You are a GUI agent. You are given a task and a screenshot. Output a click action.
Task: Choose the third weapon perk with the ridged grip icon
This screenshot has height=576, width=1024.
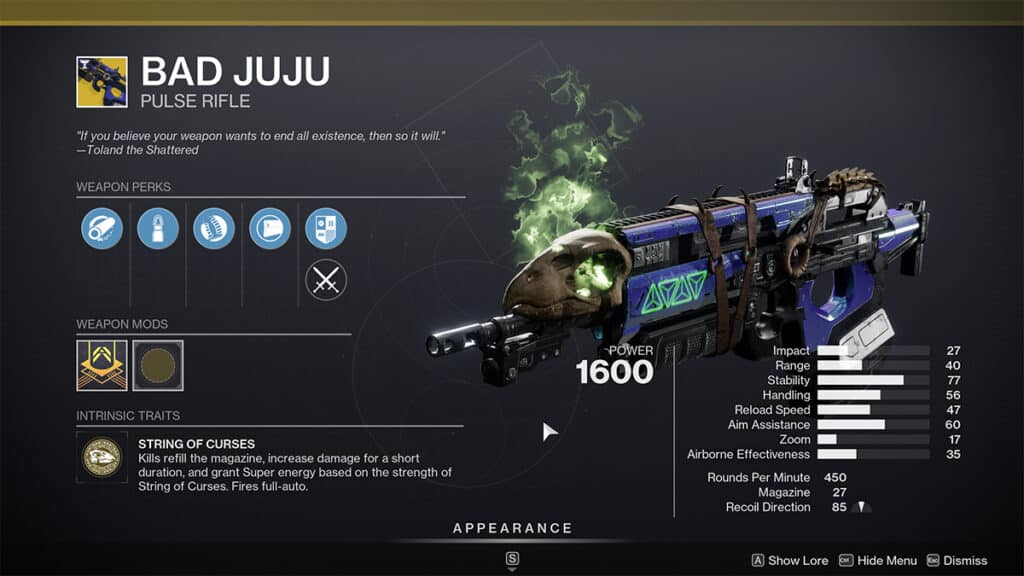pyautogui.click(x=214, y=229)
